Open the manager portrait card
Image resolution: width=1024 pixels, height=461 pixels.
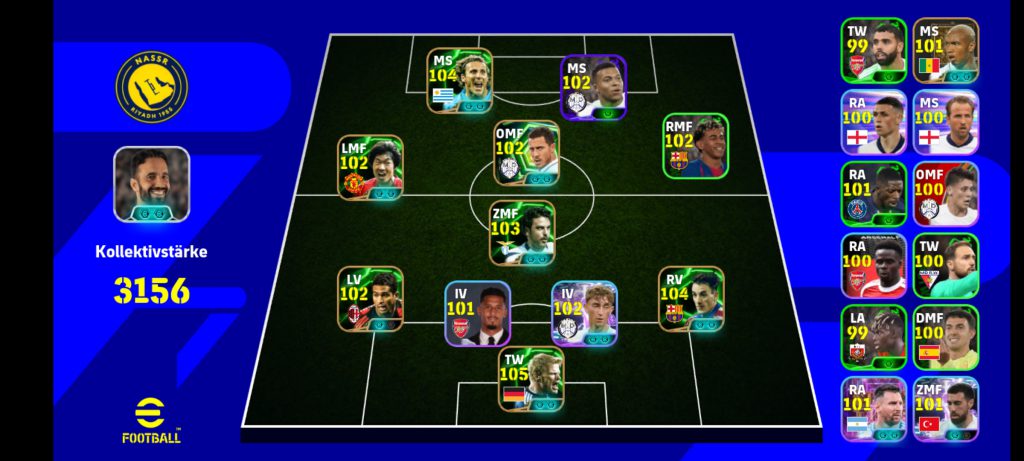151,184
